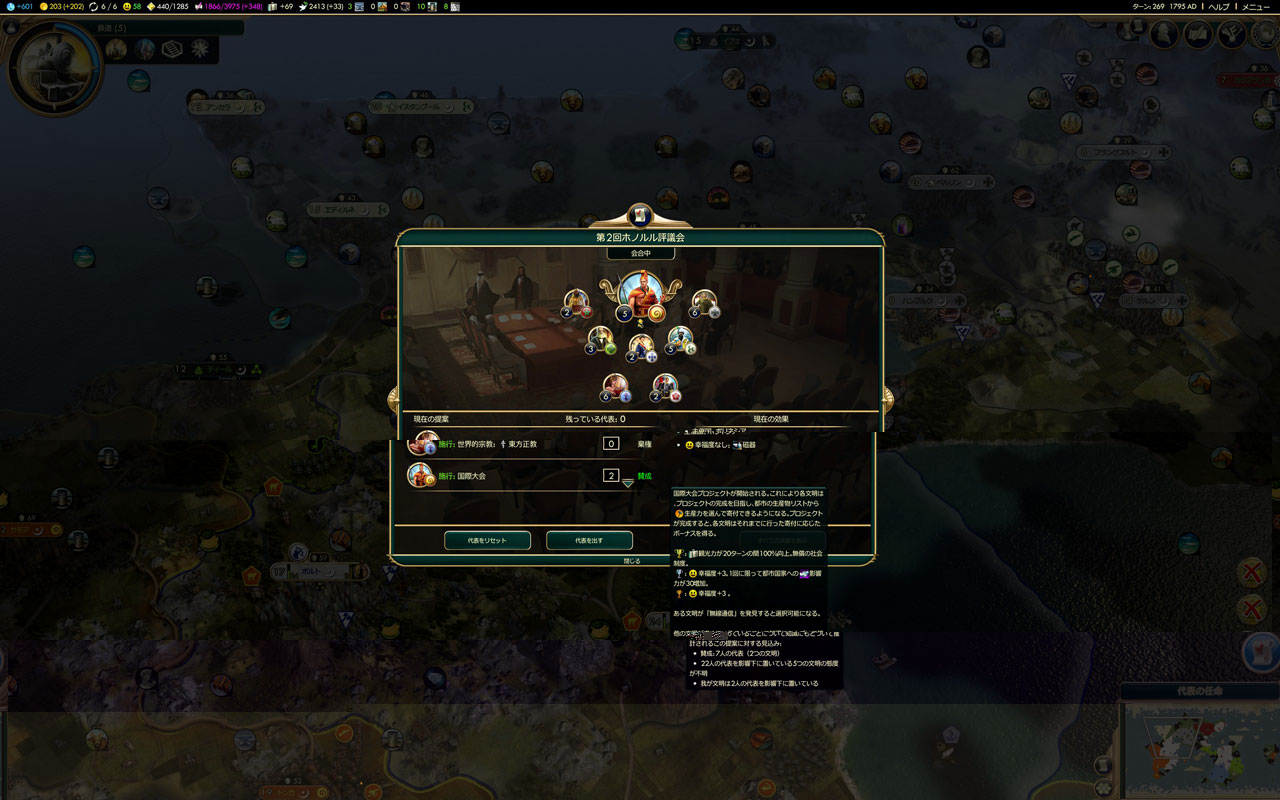The image size is (1280, 800).
Task: Click the gold treasury readout icon
Action: 44,6
